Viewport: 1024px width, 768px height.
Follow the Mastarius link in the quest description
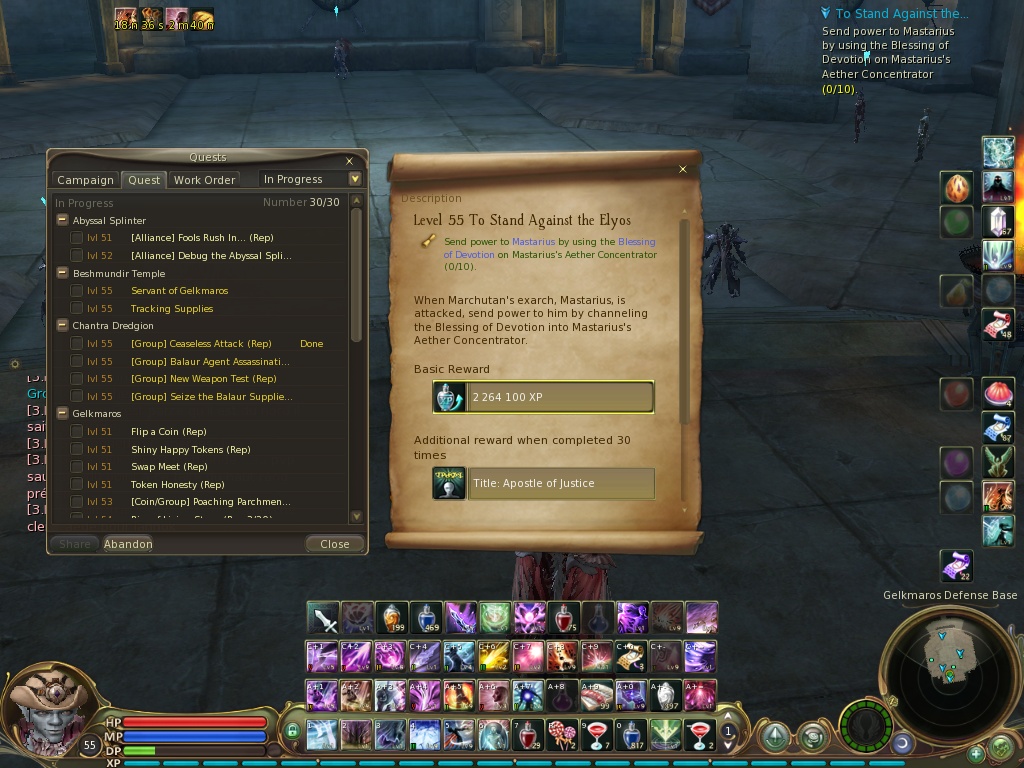tap(534, 242)
